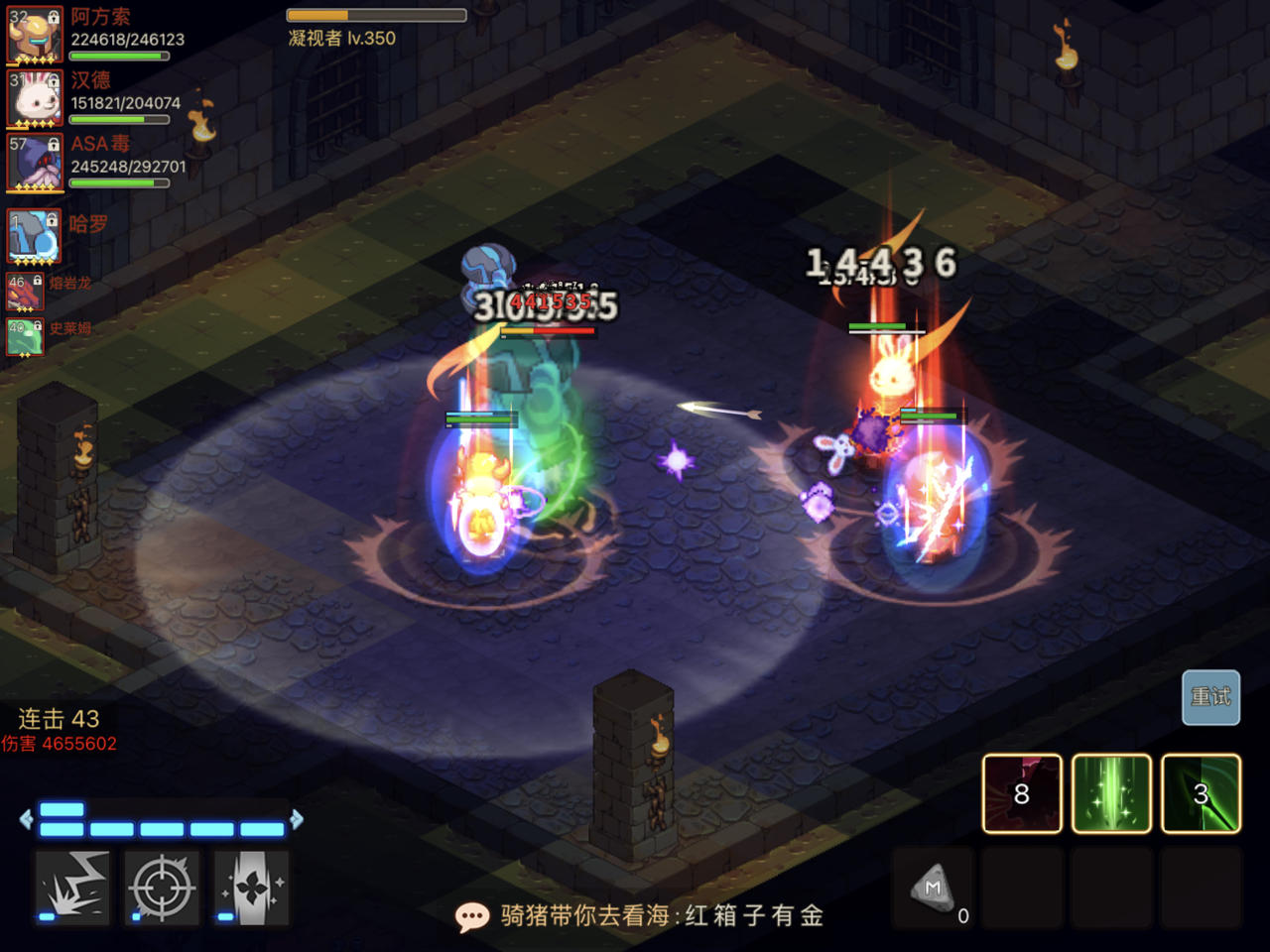Click 连击 43 combo counter text
The image size is (1270, 952).
pos(60,719)
